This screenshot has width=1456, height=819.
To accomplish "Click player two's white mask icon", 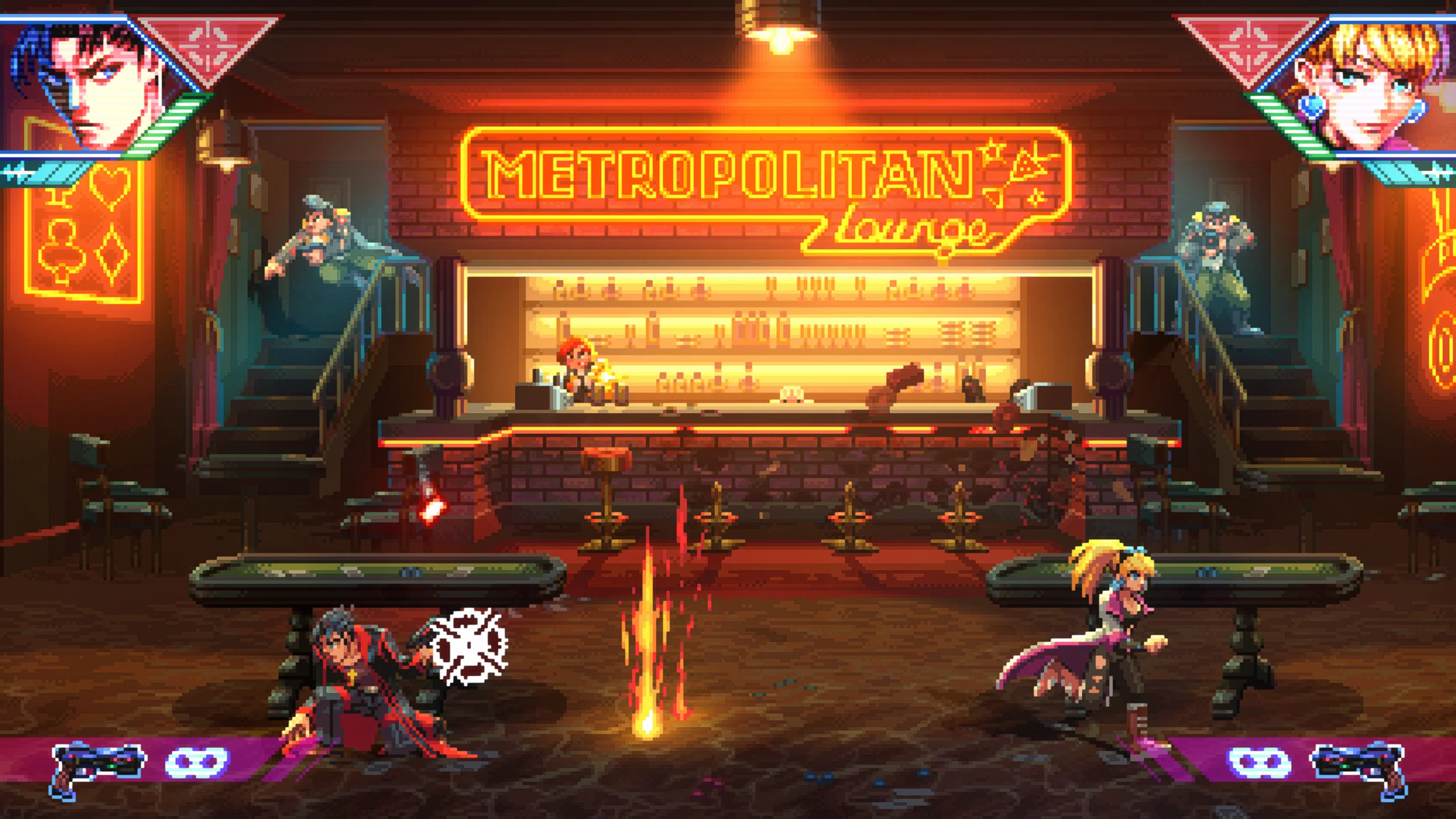I will click(x=1259, y=762).
